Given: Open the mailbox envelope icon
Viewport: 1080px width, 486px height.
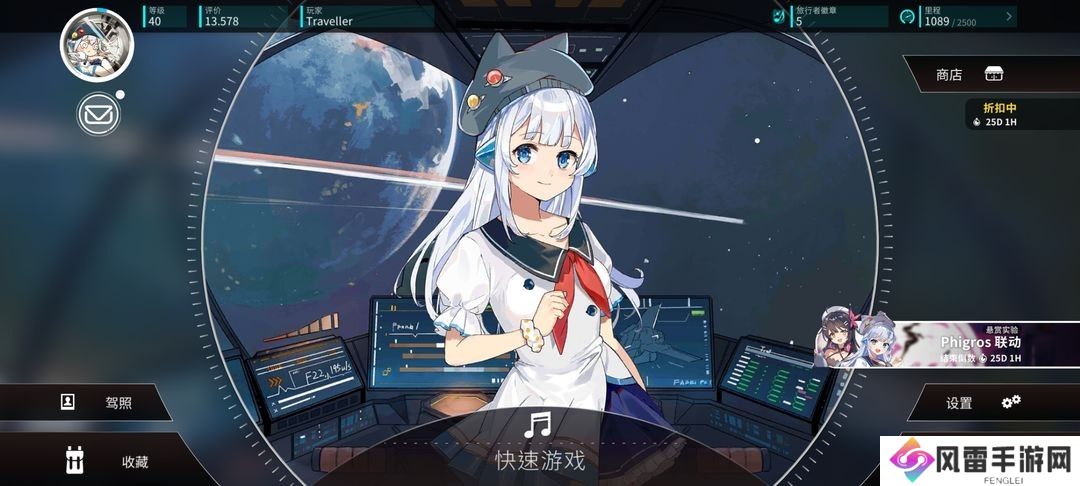Looking at the screenshot, I should (x=98, y=115).
